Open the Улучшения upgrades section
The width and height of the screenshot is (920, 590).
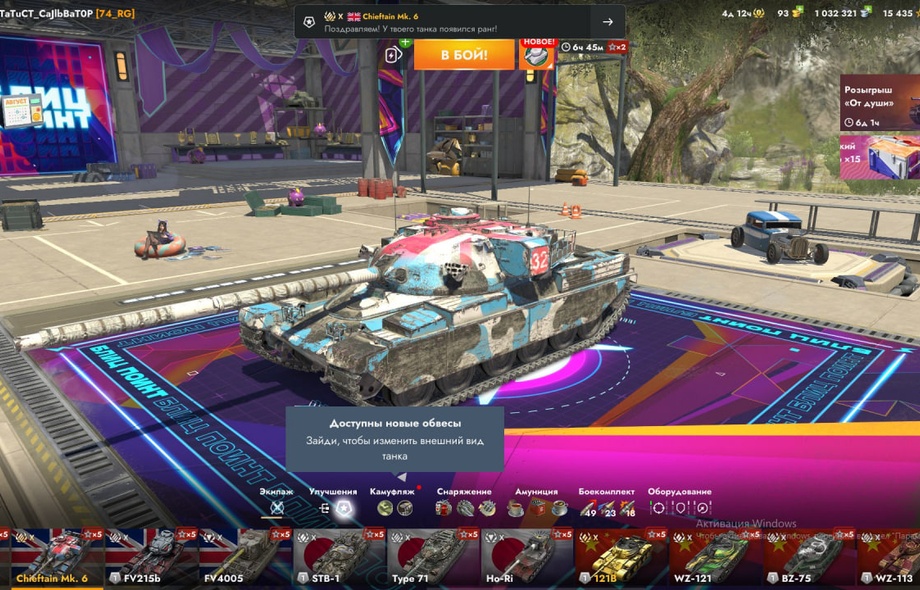coord(333,507)
